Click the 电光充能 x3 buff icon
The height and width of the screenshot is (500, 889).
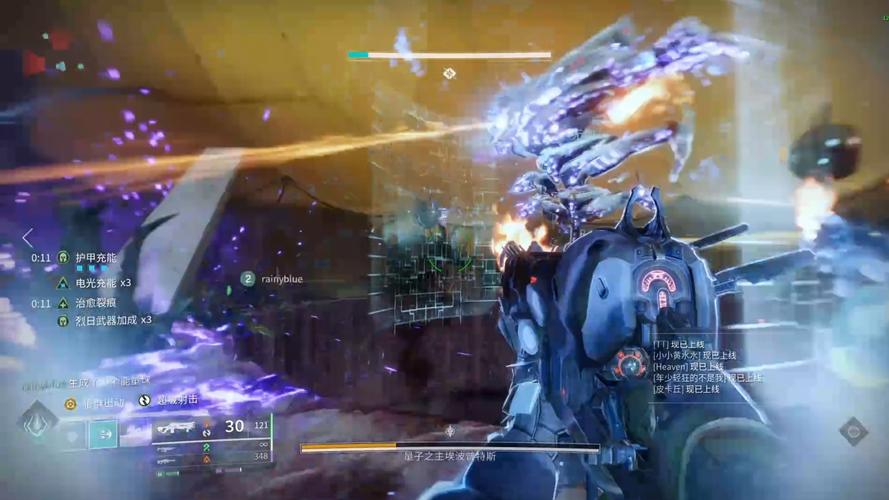pyautogui.click(x=63, y=283)
